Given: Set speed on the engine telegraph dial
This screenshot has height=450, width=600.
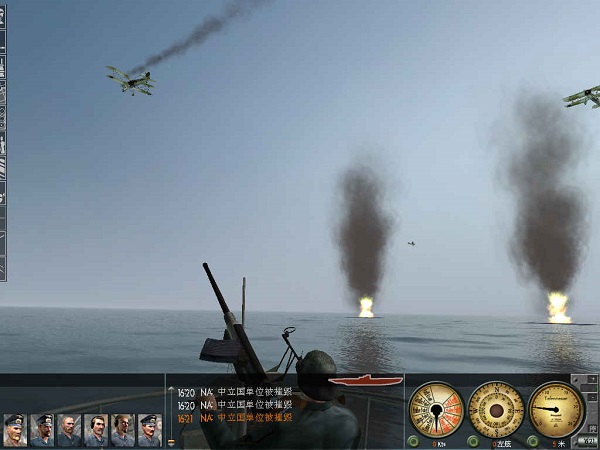Looking at the screenshot, I should coord(436,409).
